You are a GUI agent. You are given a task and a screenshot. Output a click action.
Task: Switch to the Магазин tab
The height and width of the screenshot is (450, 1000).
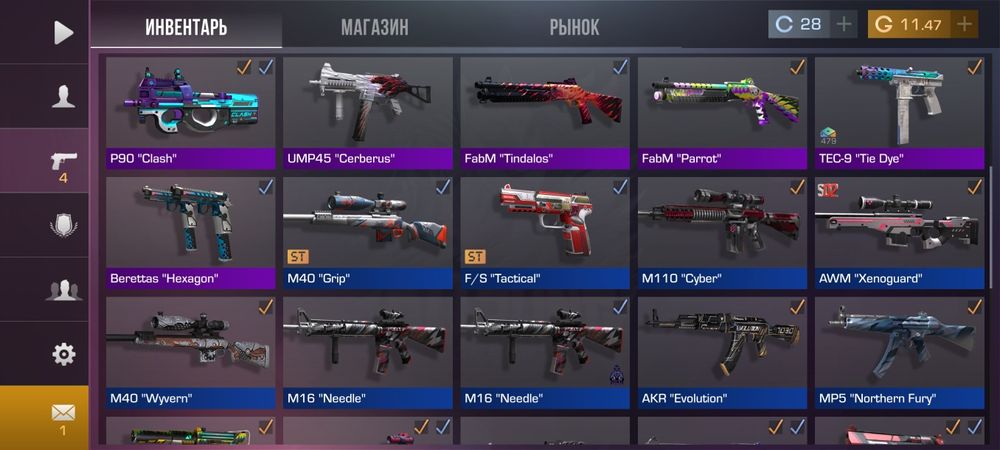pos(374,27)
